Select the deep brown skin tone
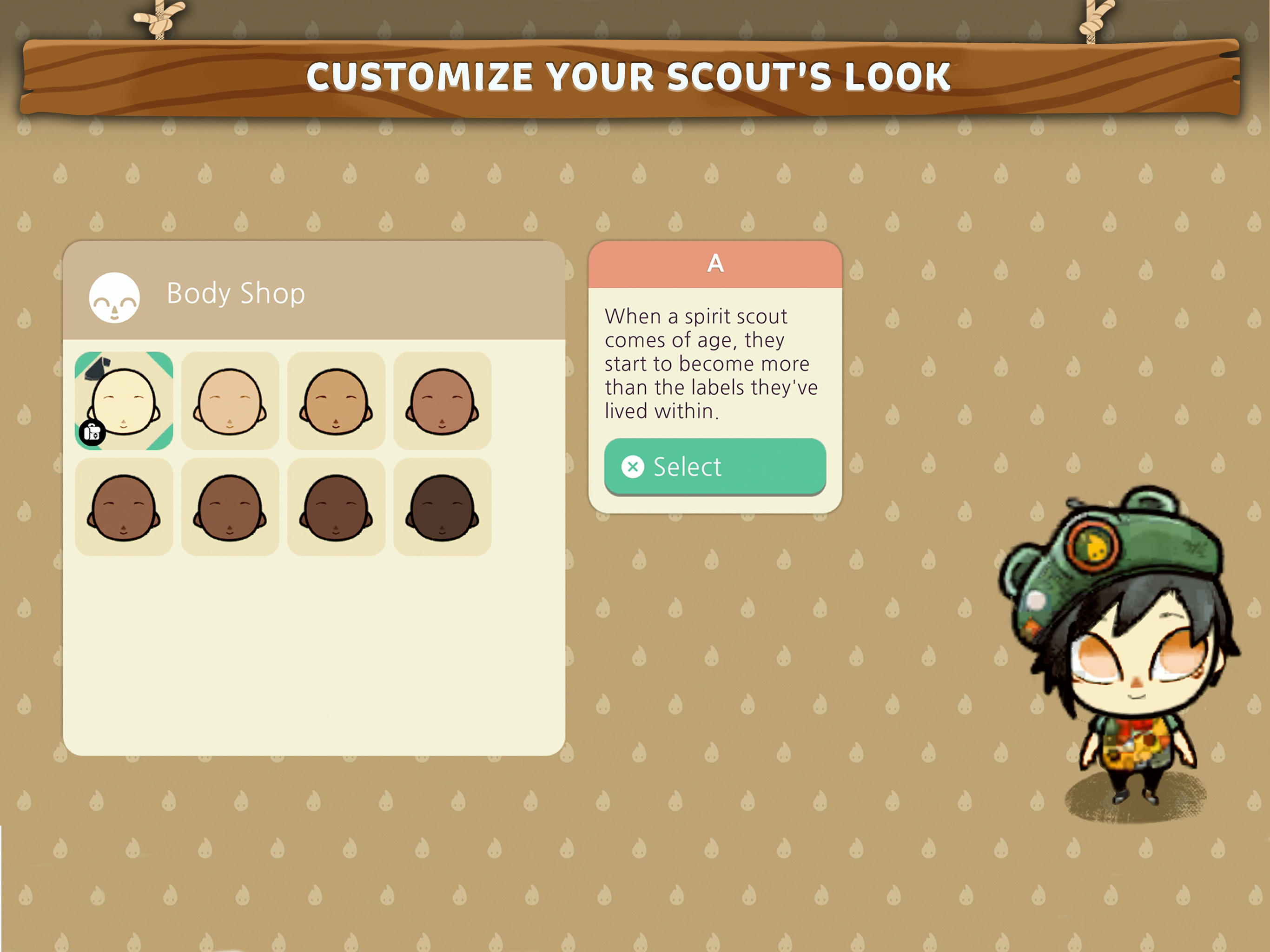The width and height of the screenshot is (1270, 952). pos(336,505)
